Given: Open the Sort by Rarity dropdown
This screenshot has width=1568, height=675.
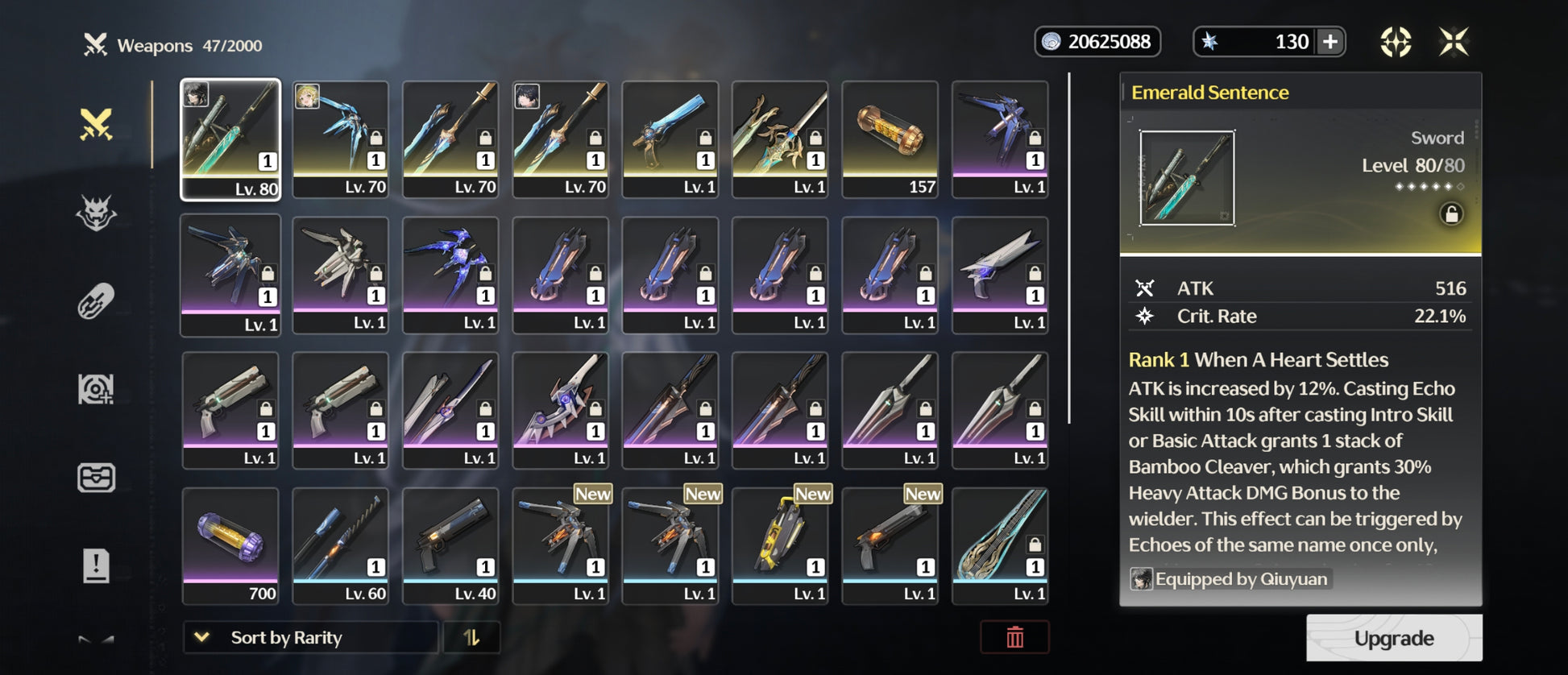Looking at the screenshot, I should (310, 637).
